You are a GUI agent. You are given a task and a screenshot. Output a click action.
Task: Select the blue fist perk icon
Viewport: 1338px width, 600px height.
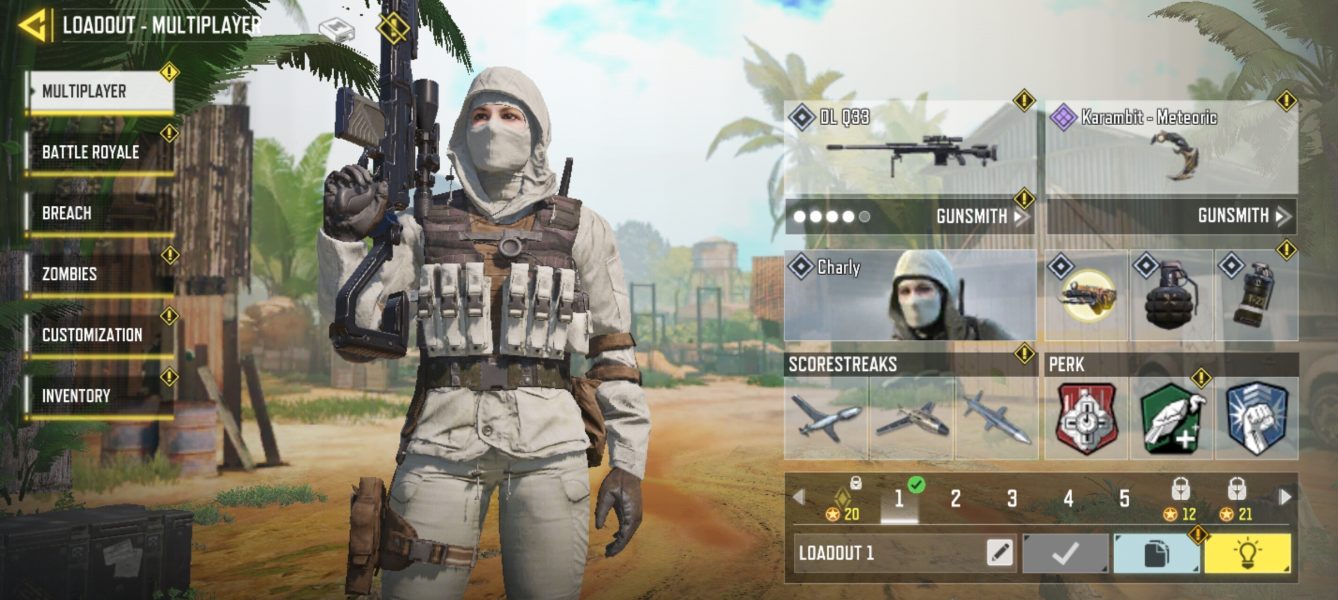click(1256, 418)
